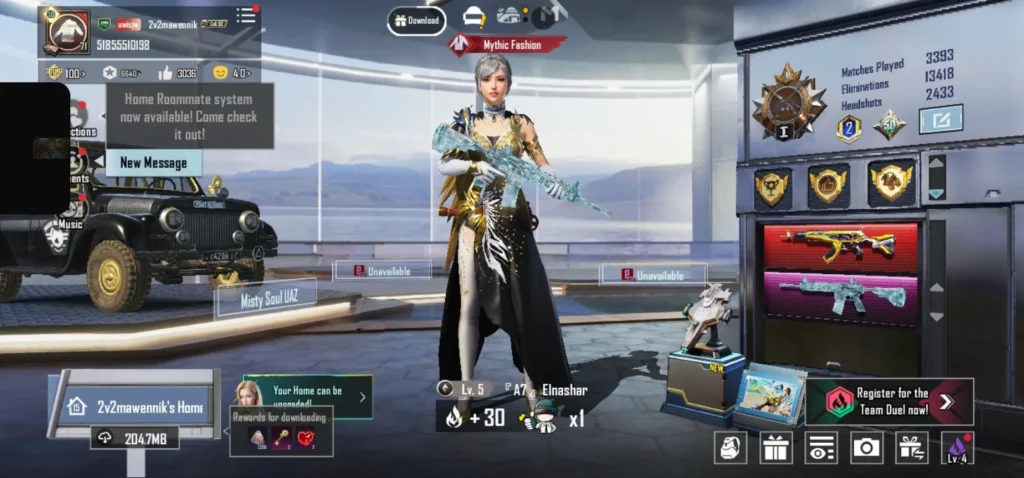Open the Mythic Fashion banner
This screenshot has height=478, width=1024.
(x=507, y=45)
